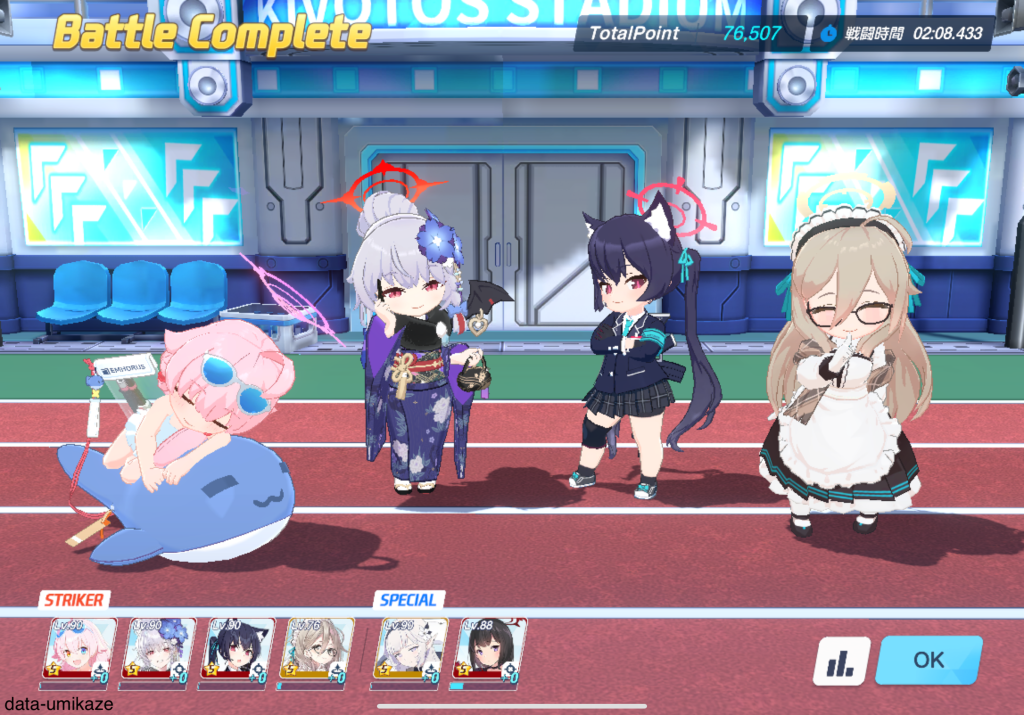Pick the glasses-wearing maid striker portrait
Viewport: 1024px width, 715px height.
click(317, 651)
